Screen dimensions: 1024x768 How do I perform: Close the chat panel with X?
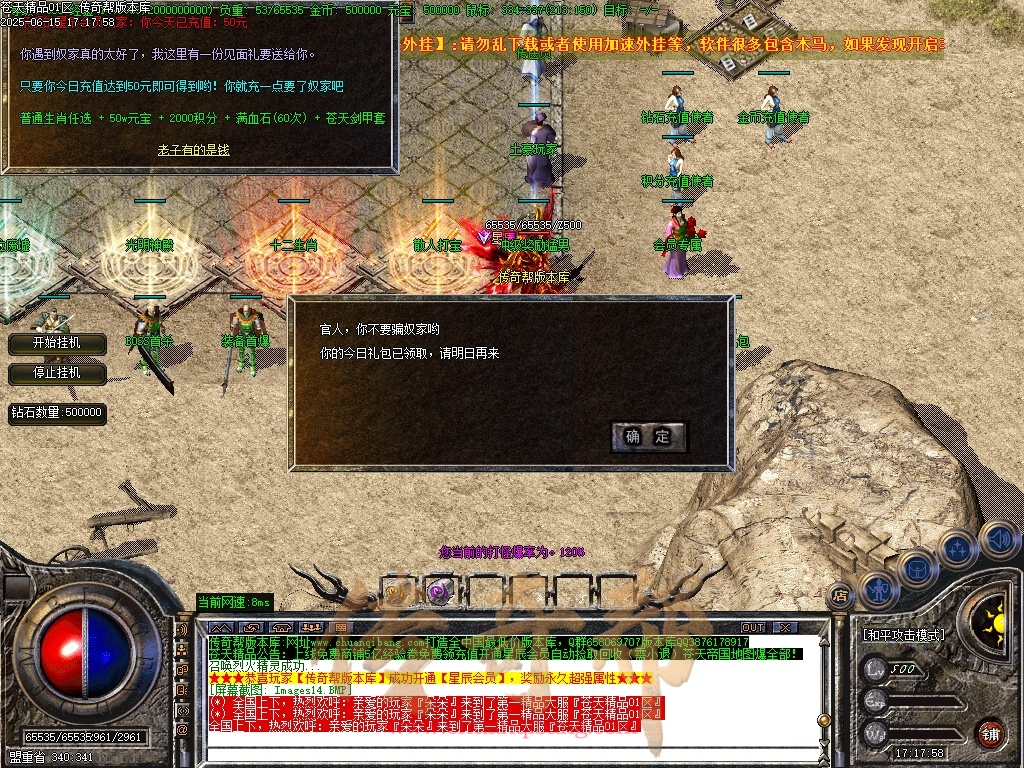coord(785,627)
